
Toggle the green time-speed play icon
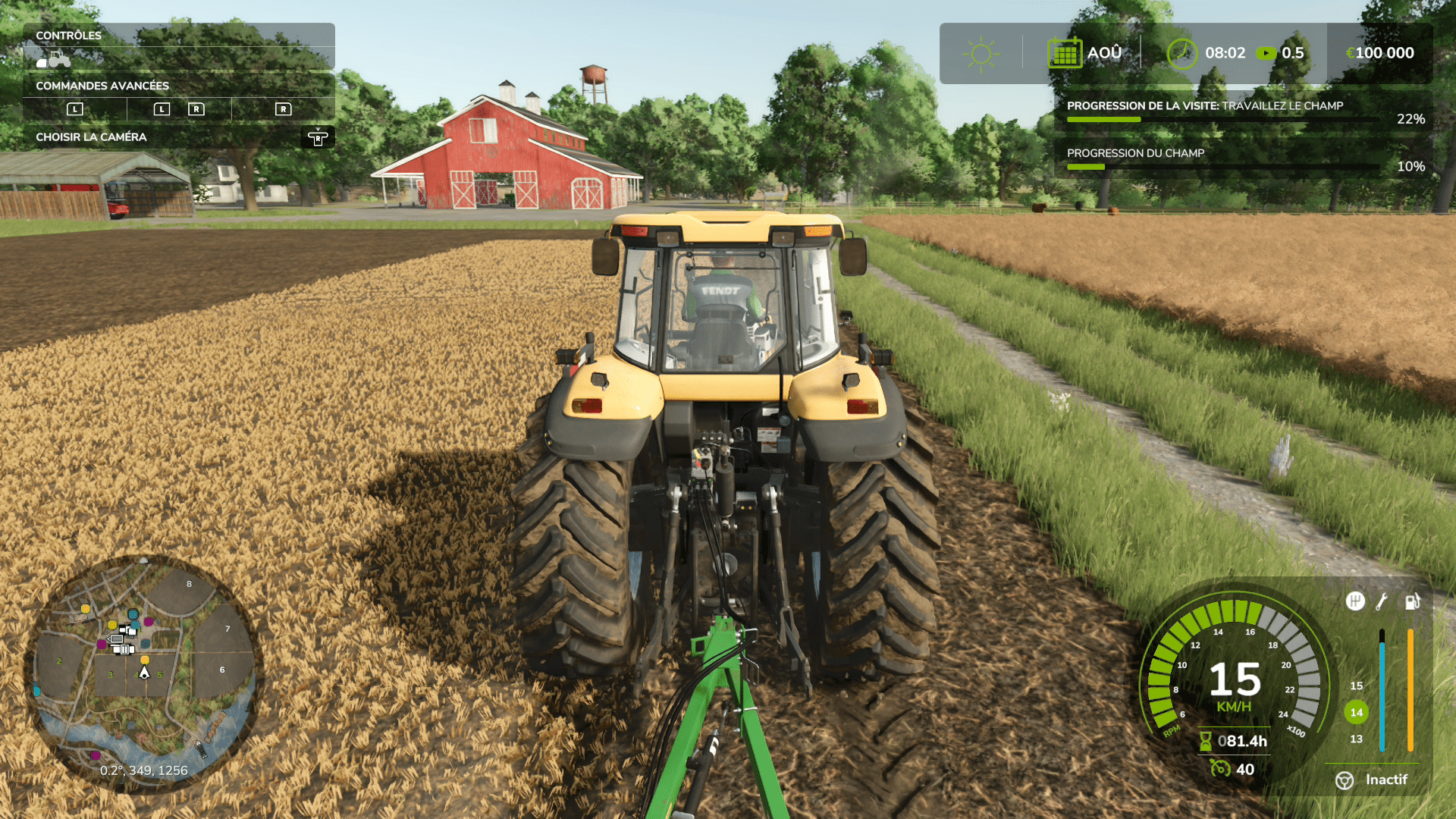coord(1266,53)
